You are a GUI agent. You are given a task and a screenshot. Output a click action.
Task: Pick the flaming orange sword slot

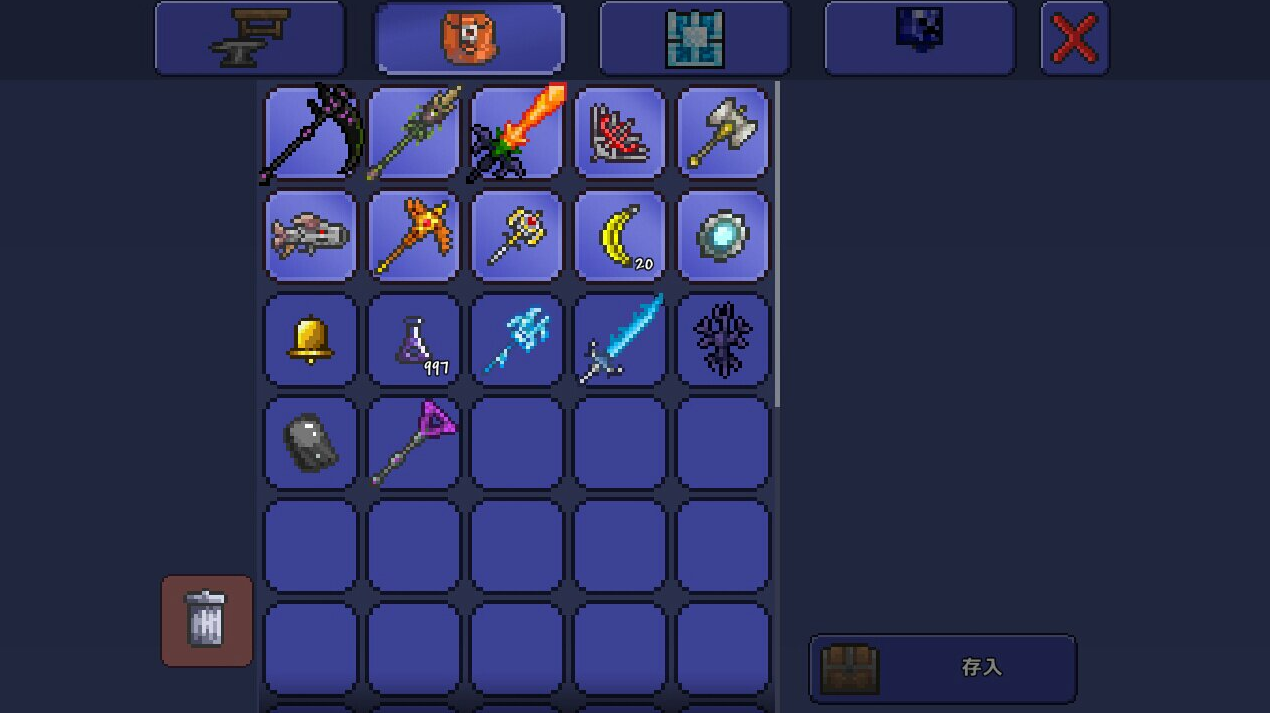click(x=517, y=133)
